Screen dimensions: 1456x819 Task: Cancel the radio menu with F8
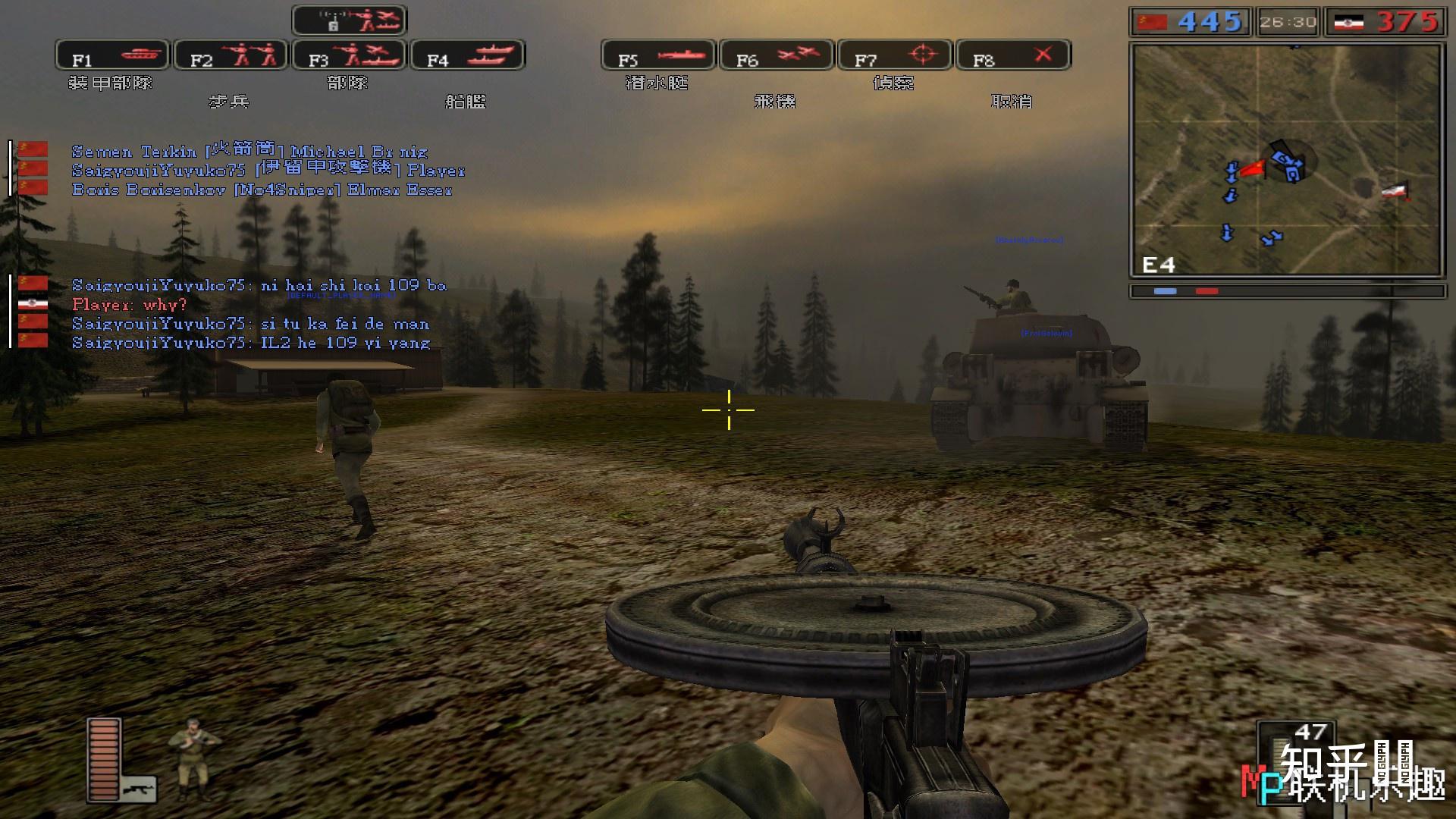1013,56
